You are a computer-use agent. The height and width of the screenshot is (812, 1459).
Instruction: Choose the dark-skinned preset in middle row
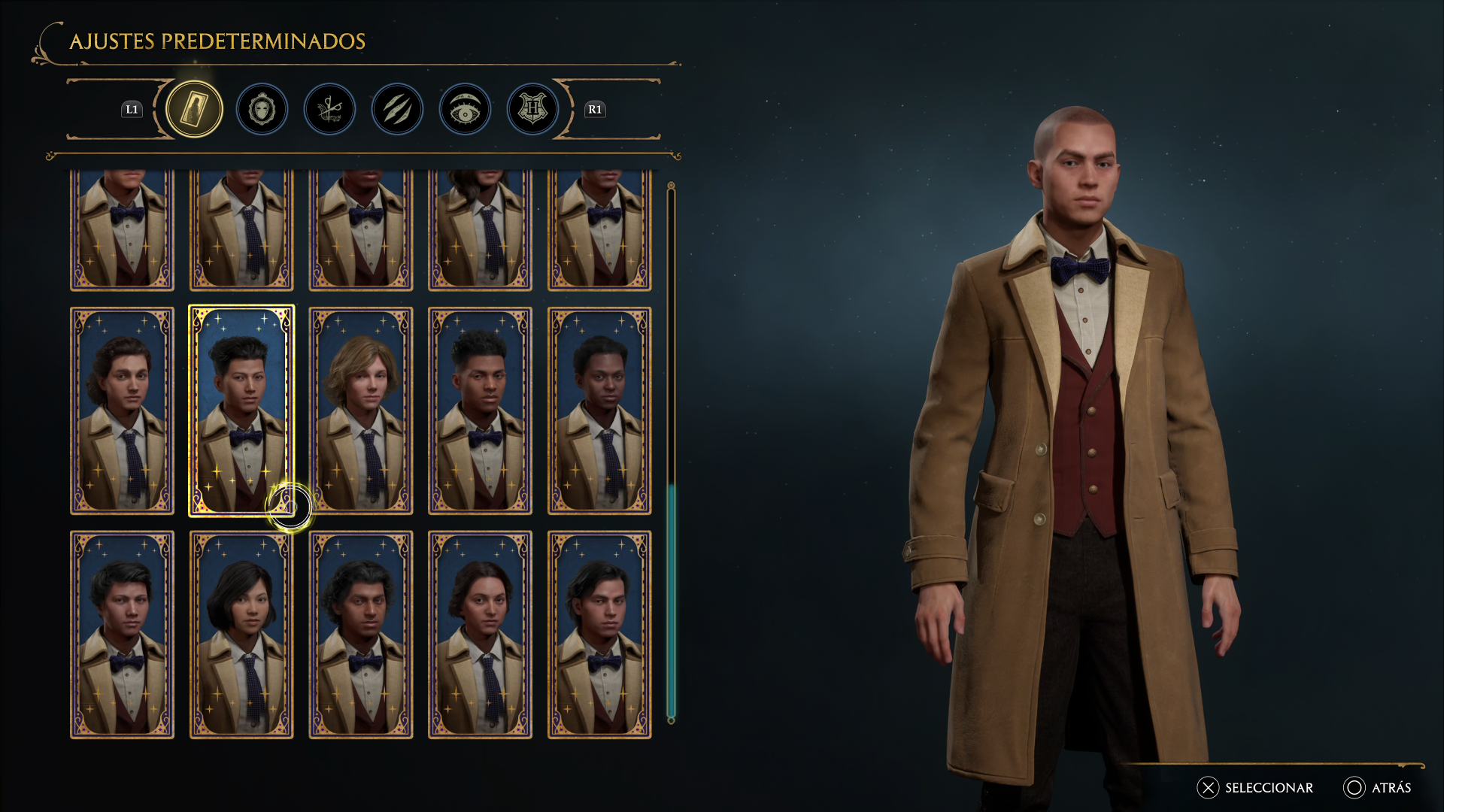599,411
